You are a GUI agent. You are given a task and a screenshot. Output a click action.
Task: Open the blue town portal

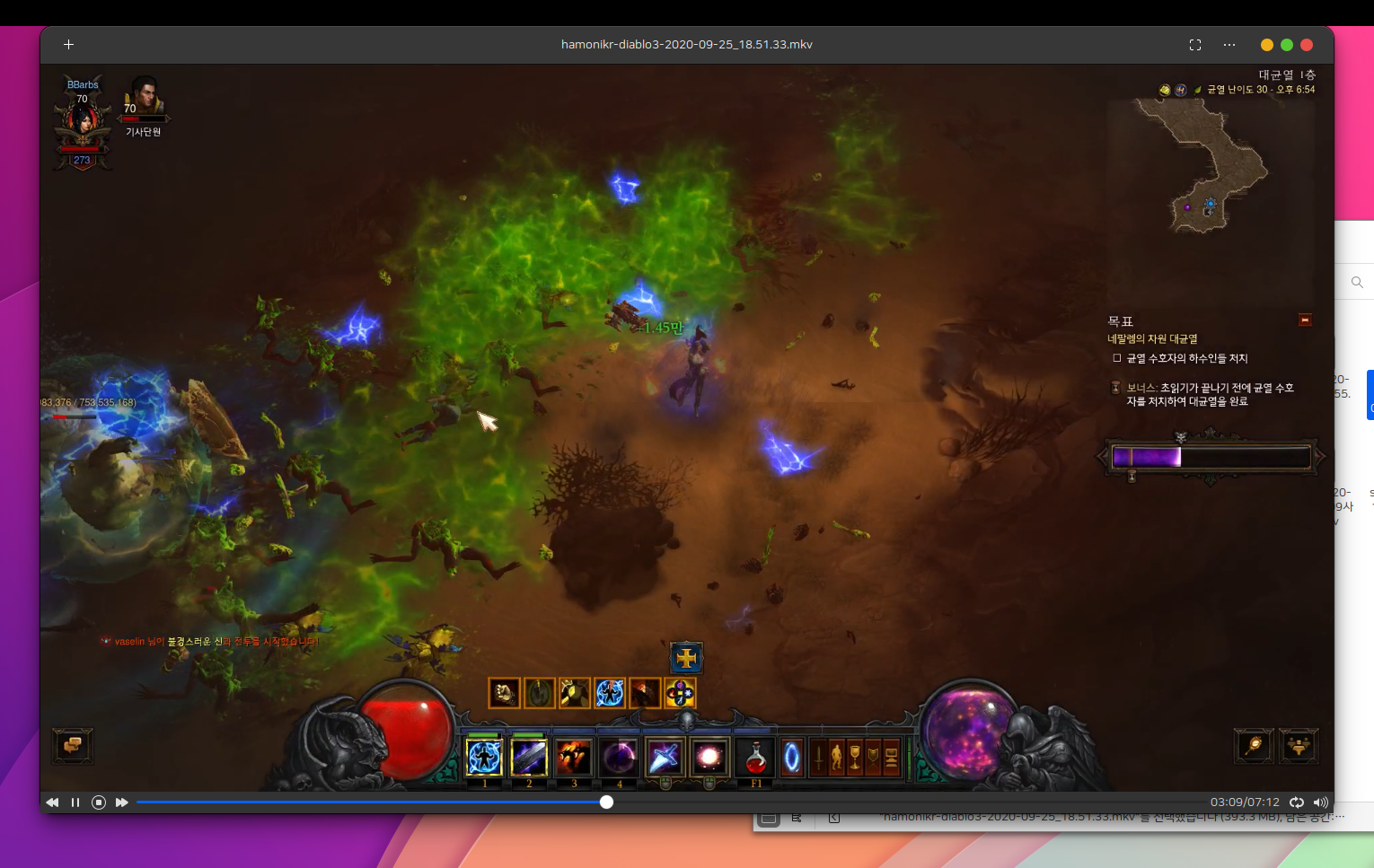click(x=792, y=758)
